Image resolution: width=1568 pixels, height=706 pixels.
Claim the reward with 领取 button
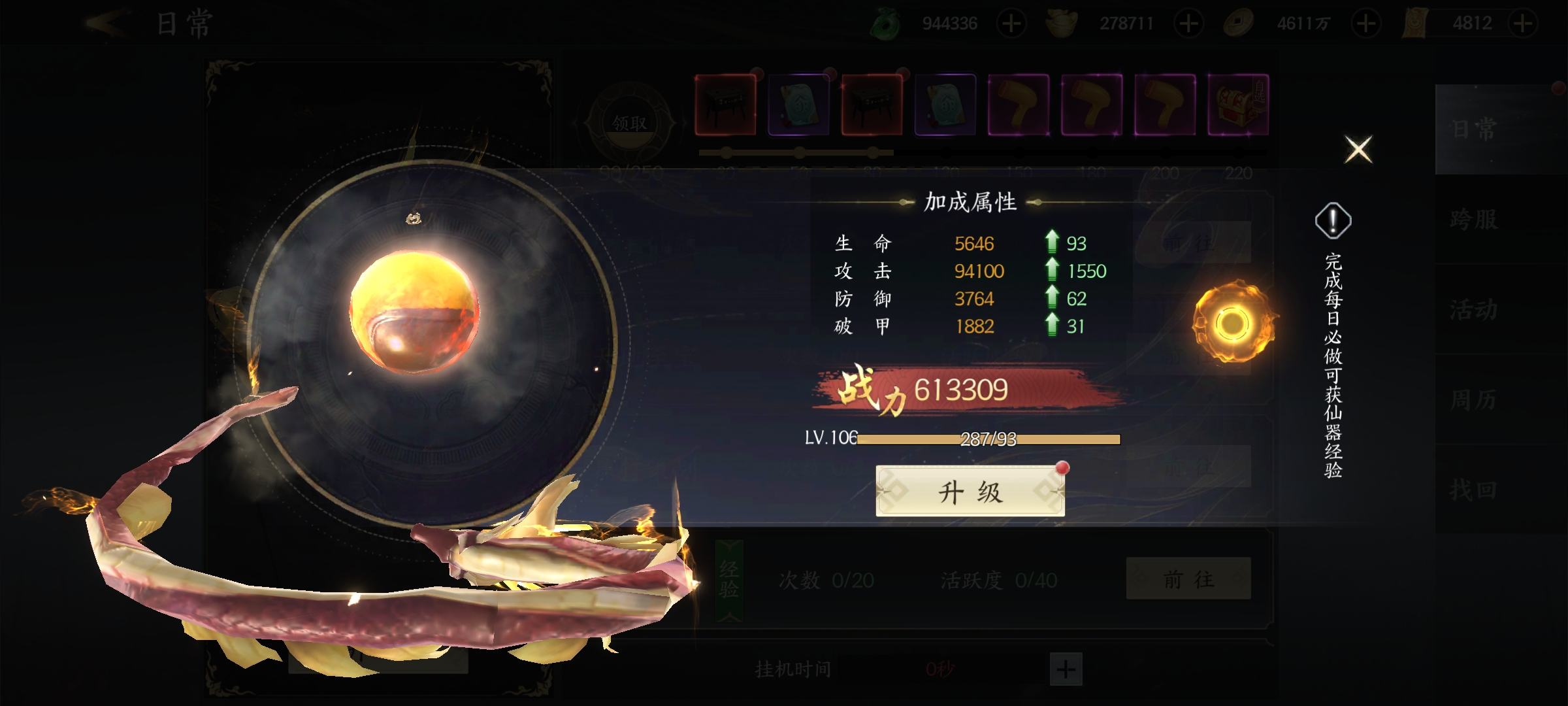tap(629, 122)
